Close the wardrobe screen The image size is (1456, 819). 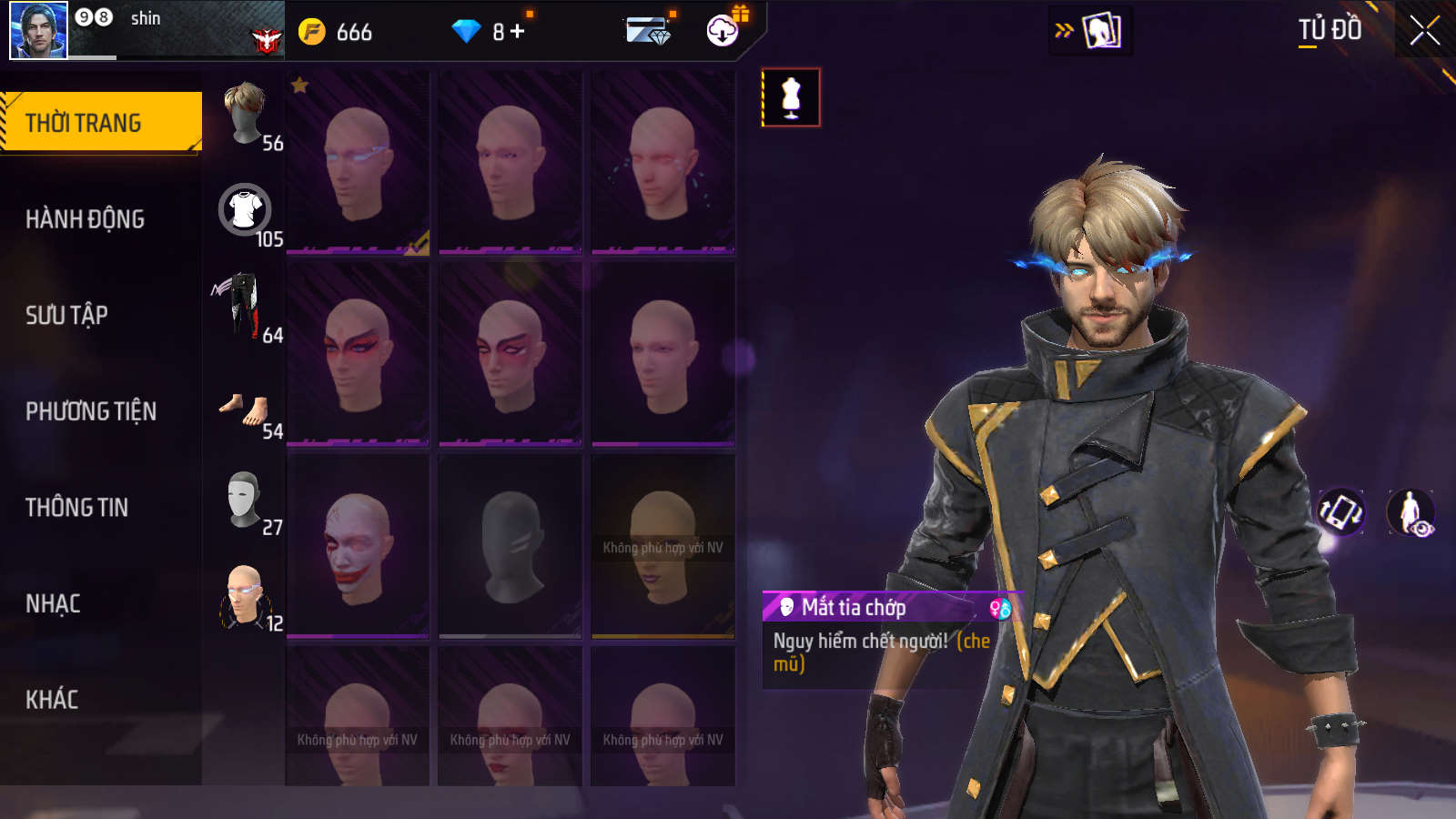[x=1424, y=31]
